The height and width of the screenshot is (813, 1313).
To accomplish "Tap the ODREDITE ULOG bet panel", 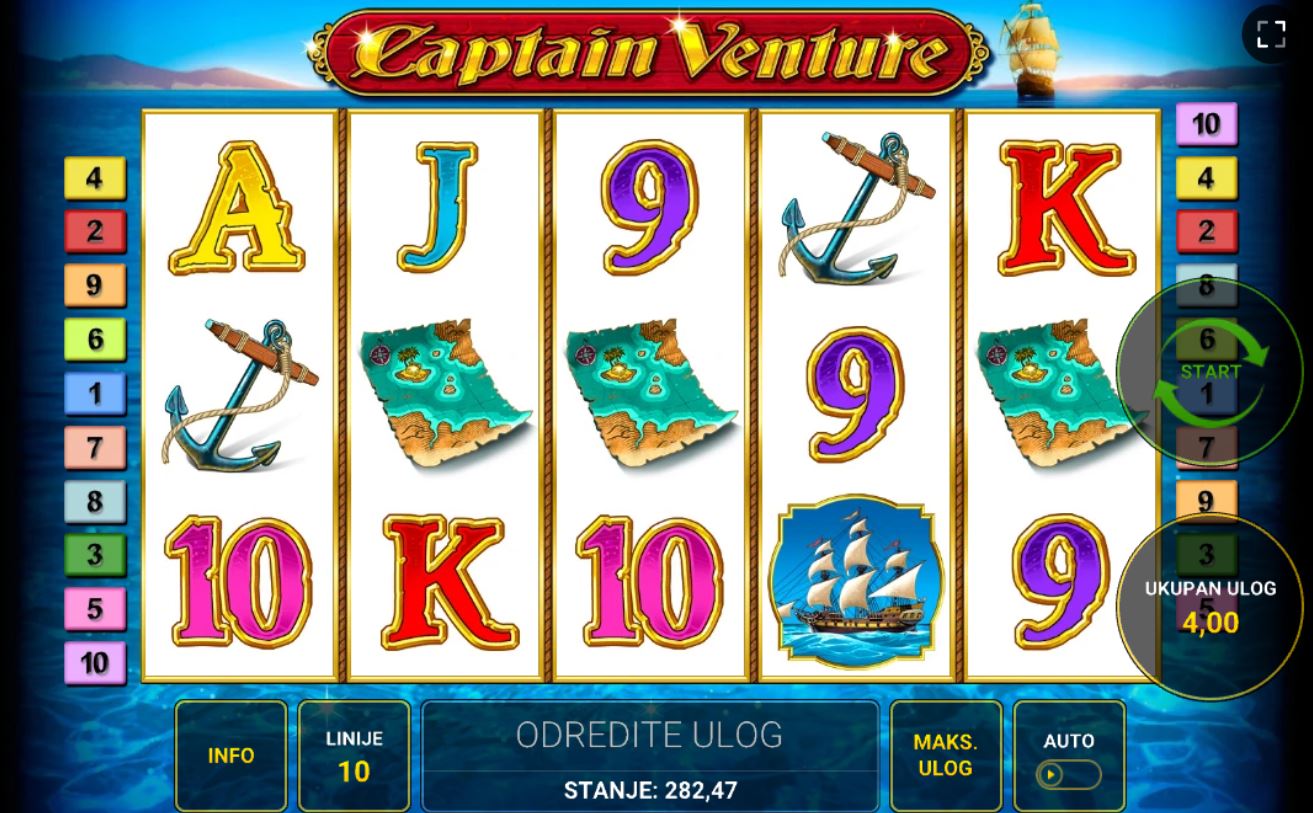I will point(650,756).
